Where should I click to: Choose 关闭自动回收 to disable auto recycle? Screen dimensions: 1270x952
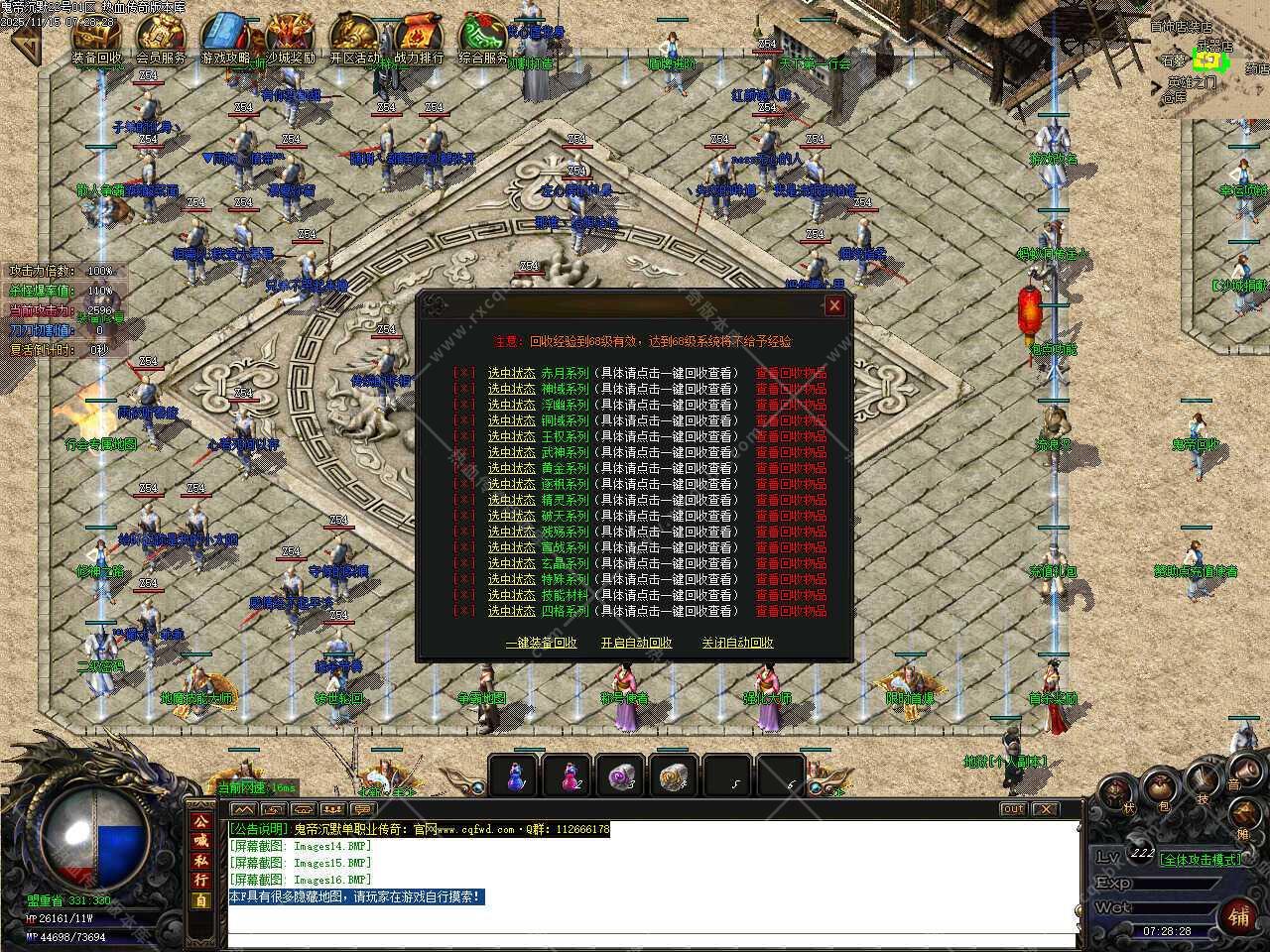click(x=737, y=643)
